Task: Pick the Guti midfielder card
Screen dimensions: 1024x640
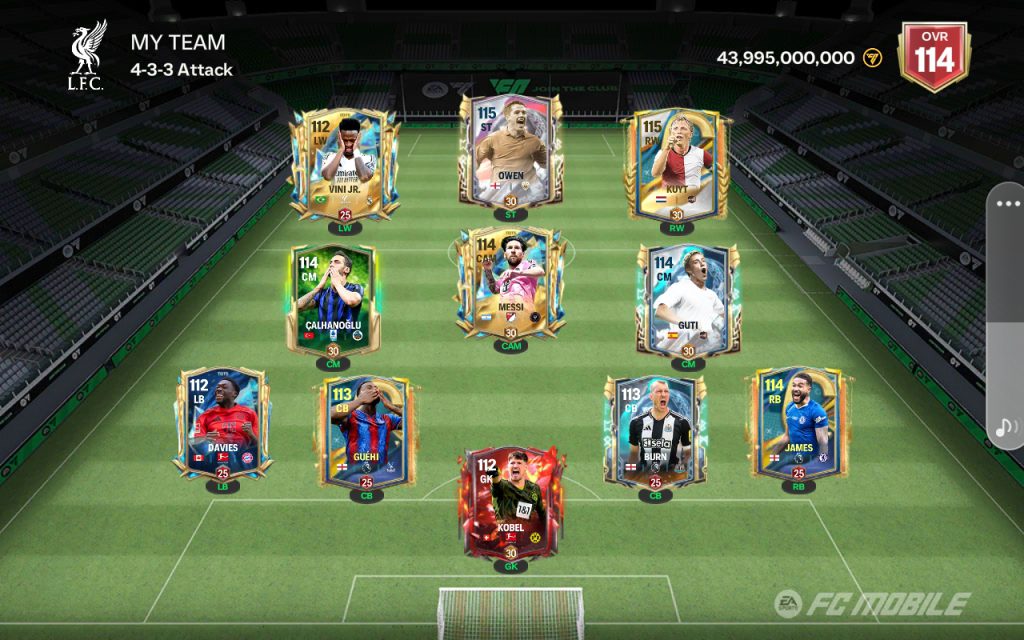Action: pyautogui.click(x=688, y=300)
